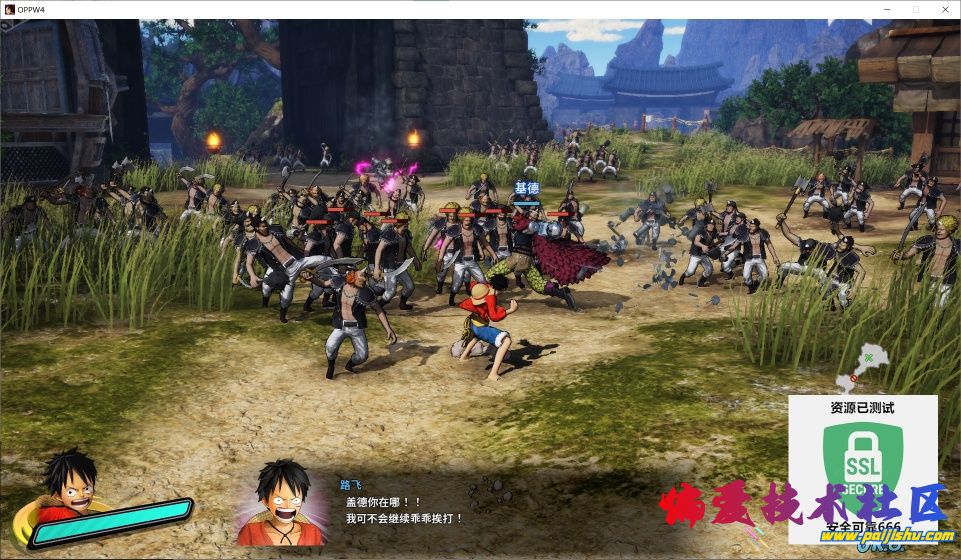Click Luffy's character portrait beside the health gauge
Viewport: 961px width, 560px height.
pos(68,487)
